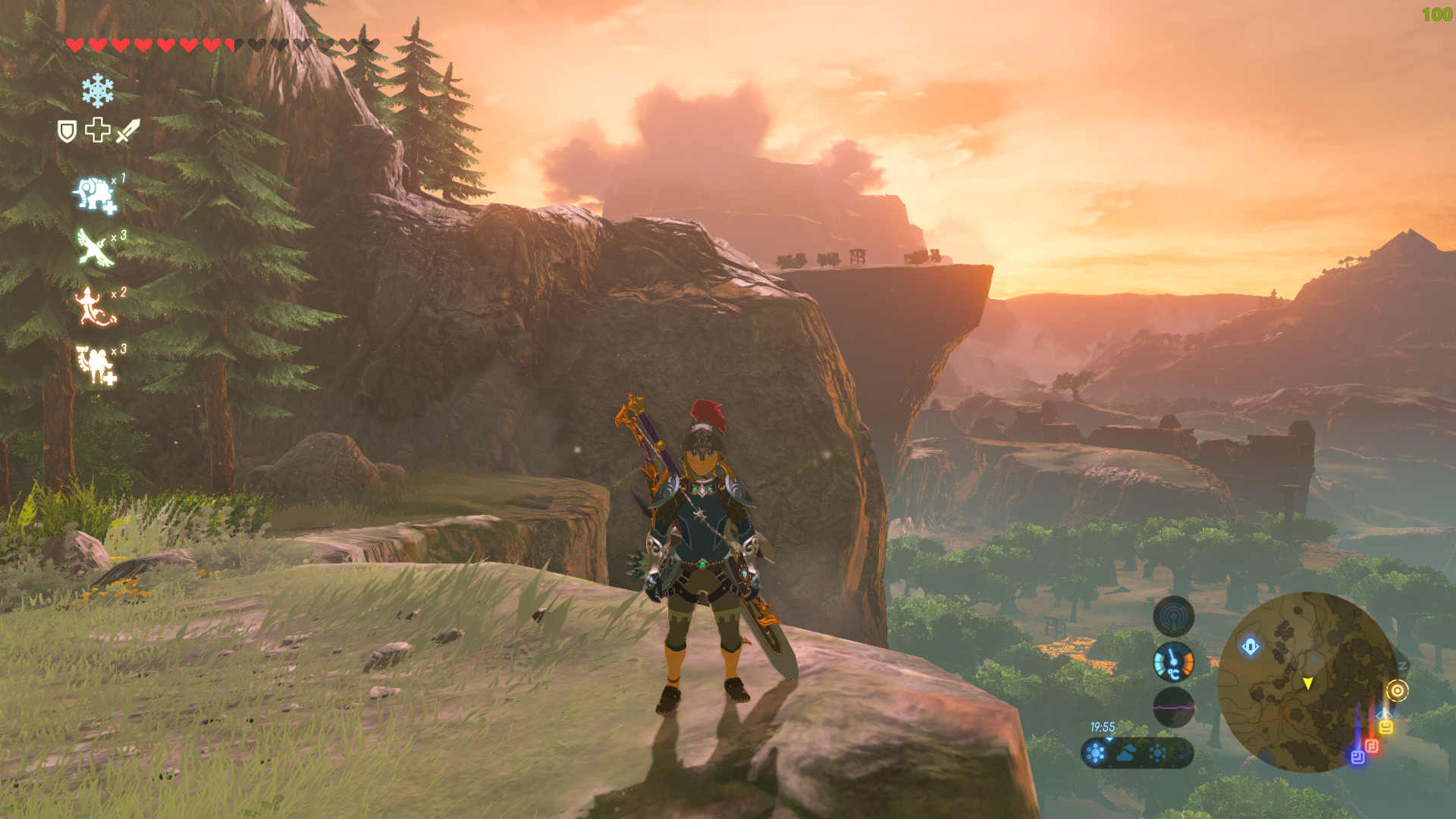The width and height of the screenshot is (1456, 819).
Task: Click the yellow pin marker on minimap
Action: pos(1385,726)
